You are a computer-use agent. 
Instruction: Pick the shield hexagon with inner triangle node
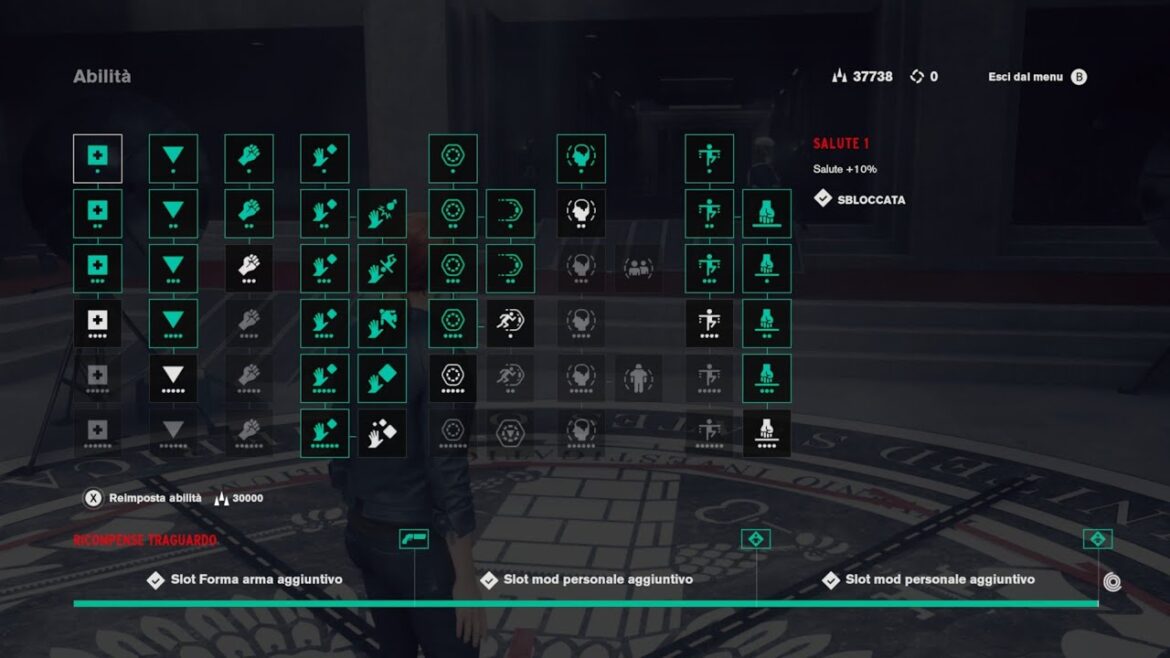click(x=510, y=433)
